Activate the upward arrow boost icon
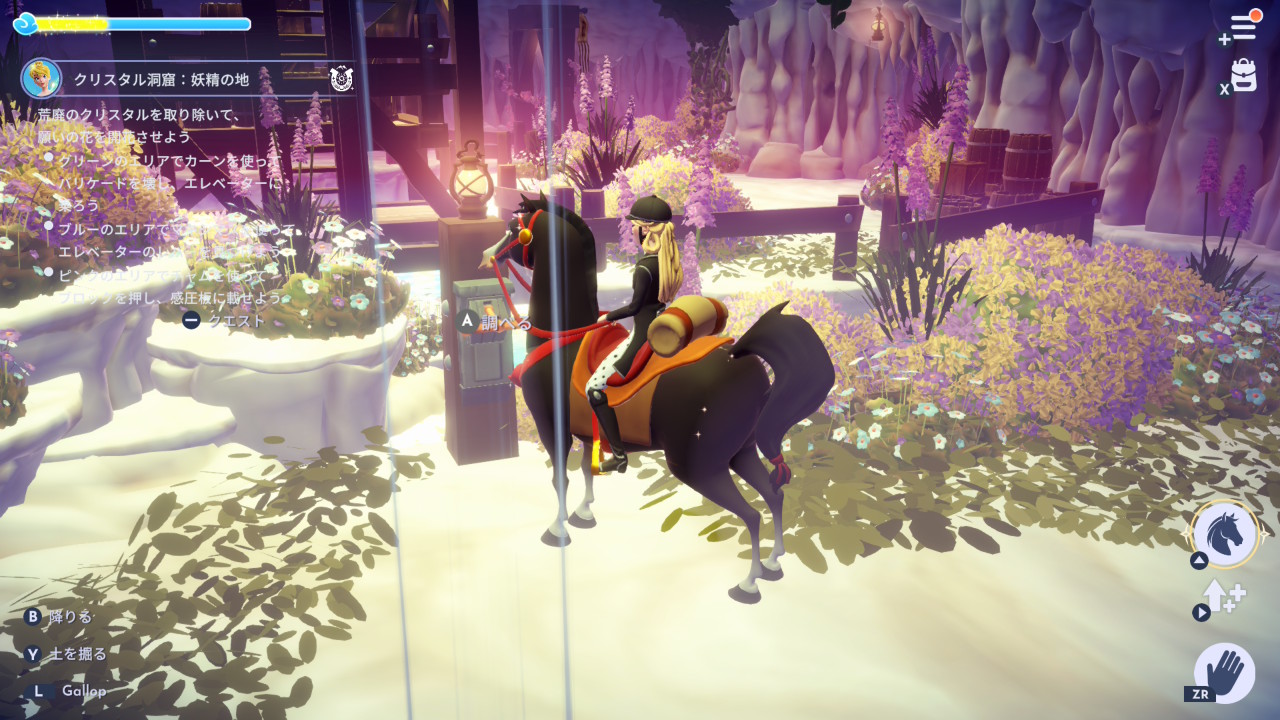Viewport: 1280px width, 720px height. click(1224, 597)
